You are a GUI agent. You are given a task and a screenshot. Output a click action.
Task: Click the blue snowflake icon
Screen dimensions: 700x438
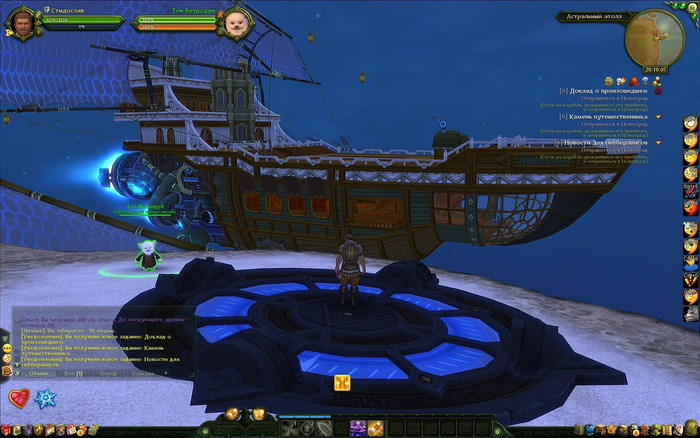(44, 398)
